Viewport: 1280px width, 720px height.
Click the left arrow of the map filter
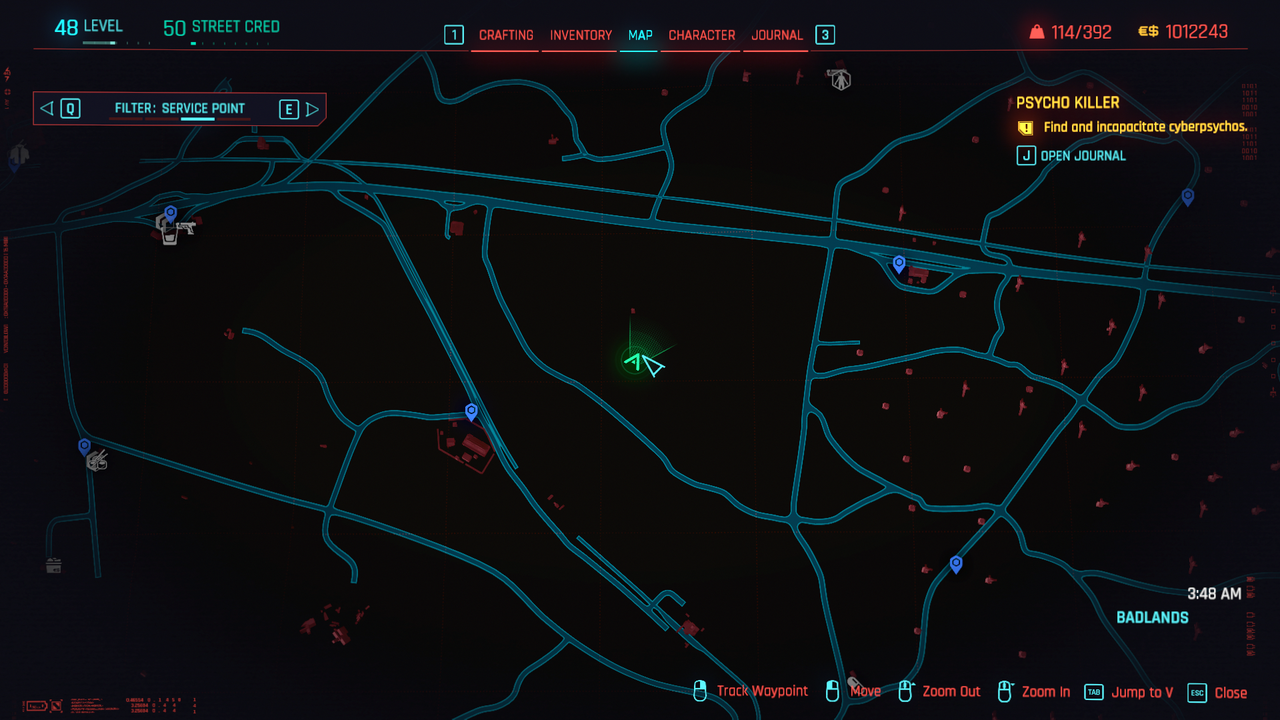tap(47, 109)
